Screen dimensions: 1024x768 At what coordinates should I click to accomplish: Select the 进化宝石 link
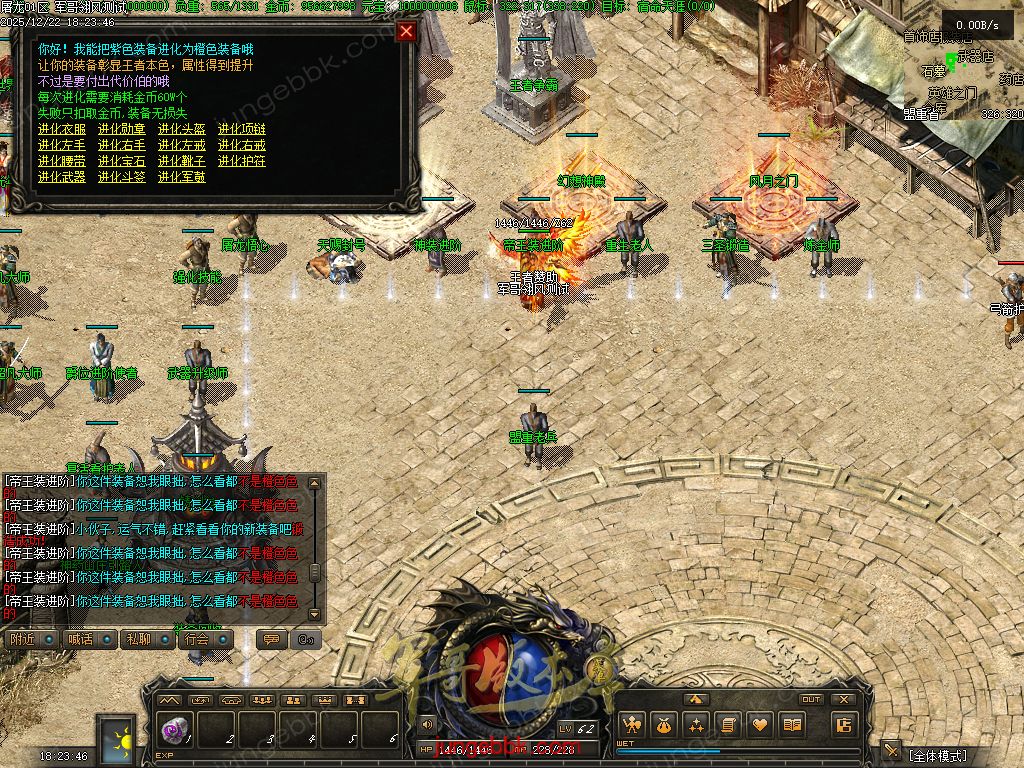tap(122, 161)
